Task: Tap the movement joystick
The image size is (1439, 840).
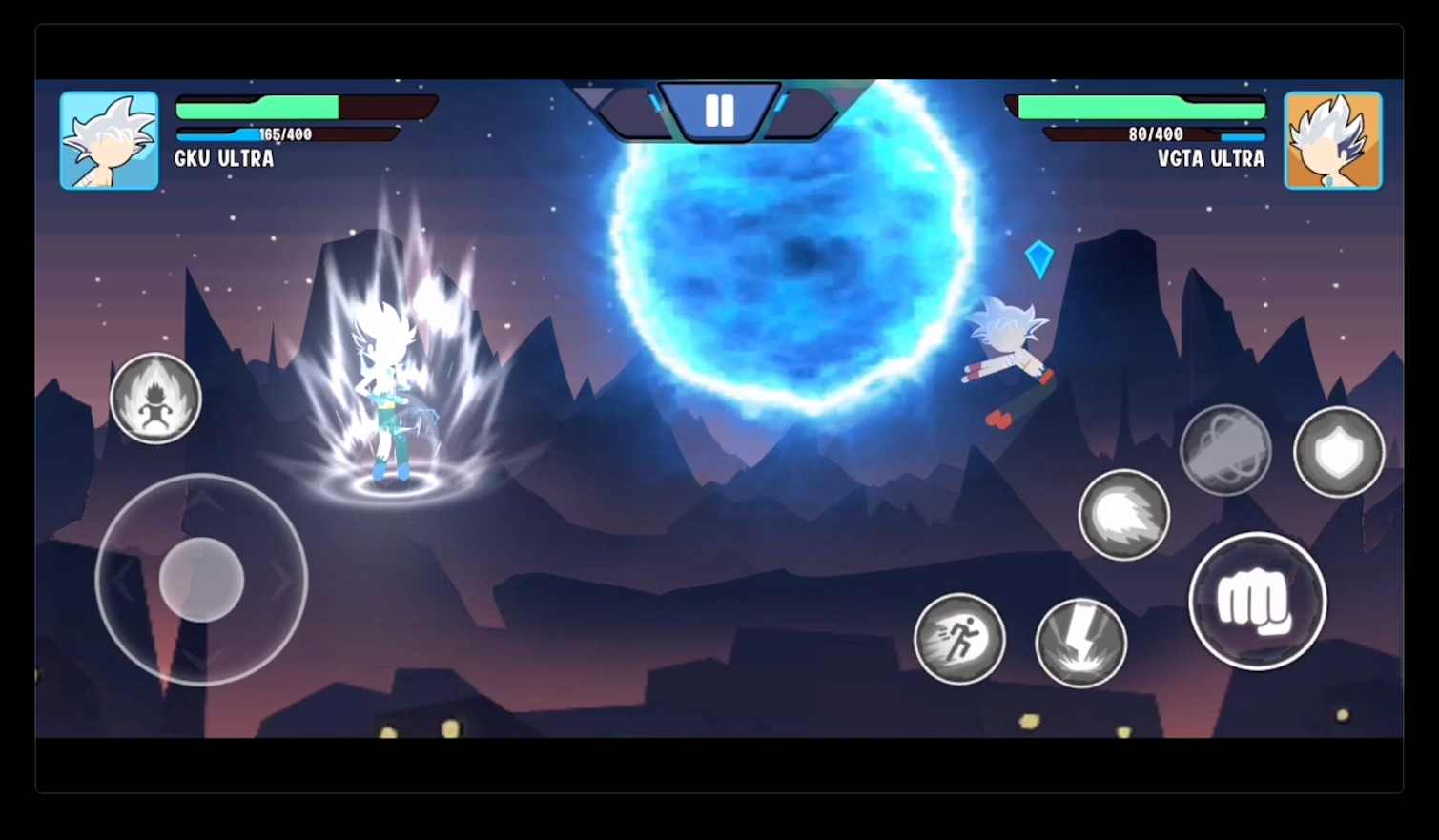Action: 199,580
